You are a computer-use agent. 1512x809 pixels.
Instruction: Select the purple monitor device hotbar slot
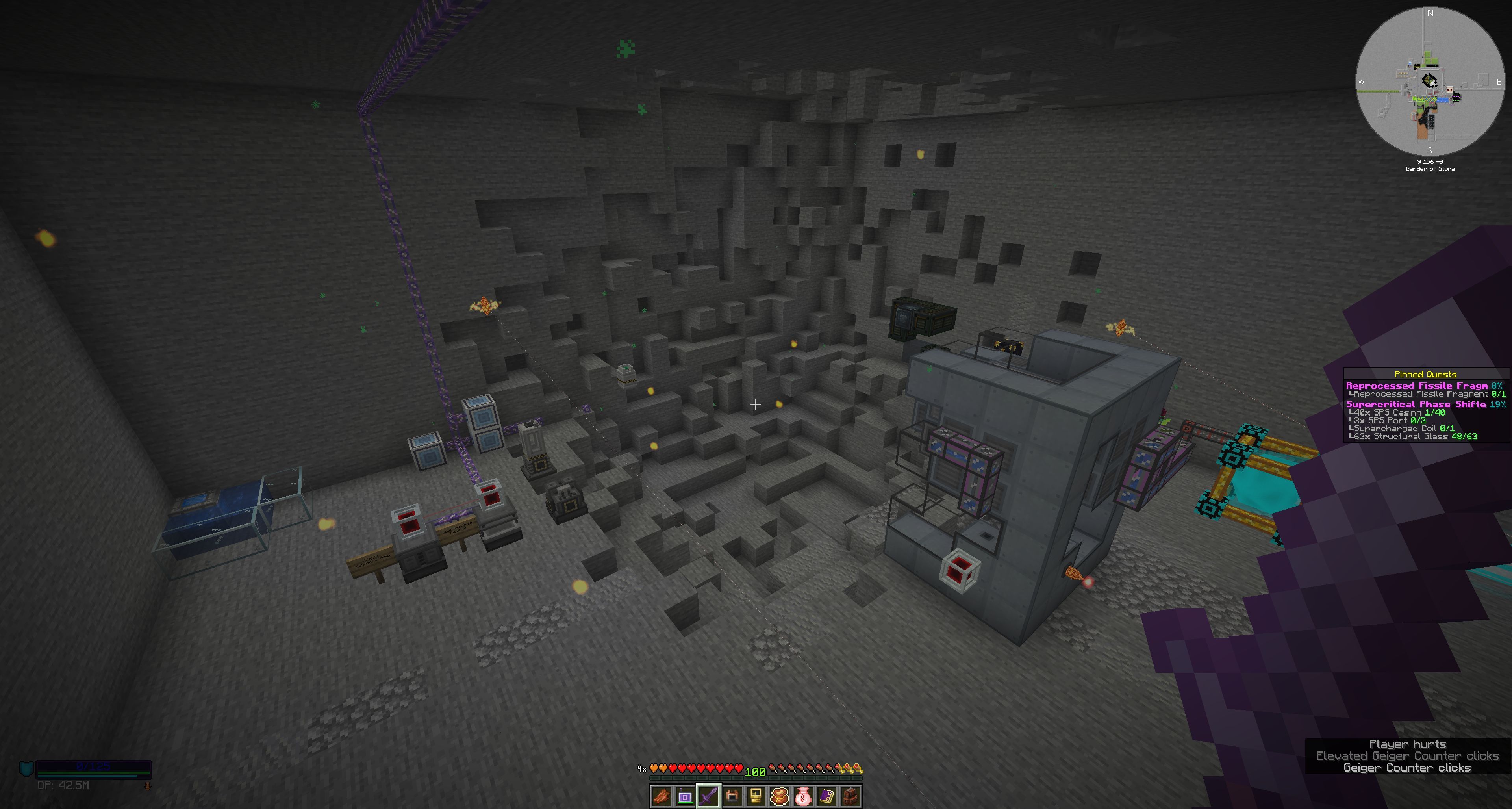(x=684, y=797)
